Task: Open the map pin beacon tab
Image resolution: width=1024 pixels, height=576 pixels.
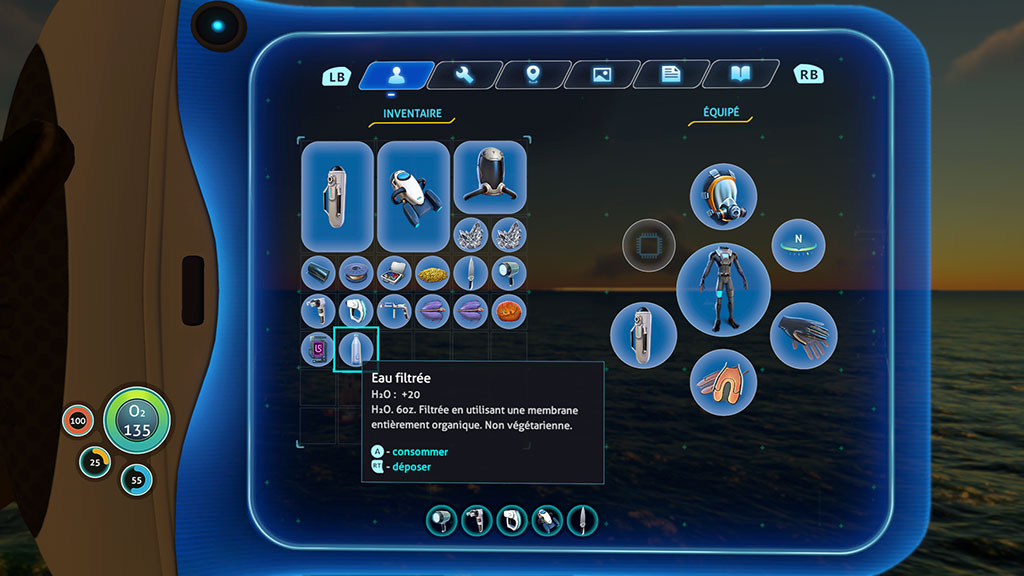Action: pyautogui.click(x=533, y=75)
